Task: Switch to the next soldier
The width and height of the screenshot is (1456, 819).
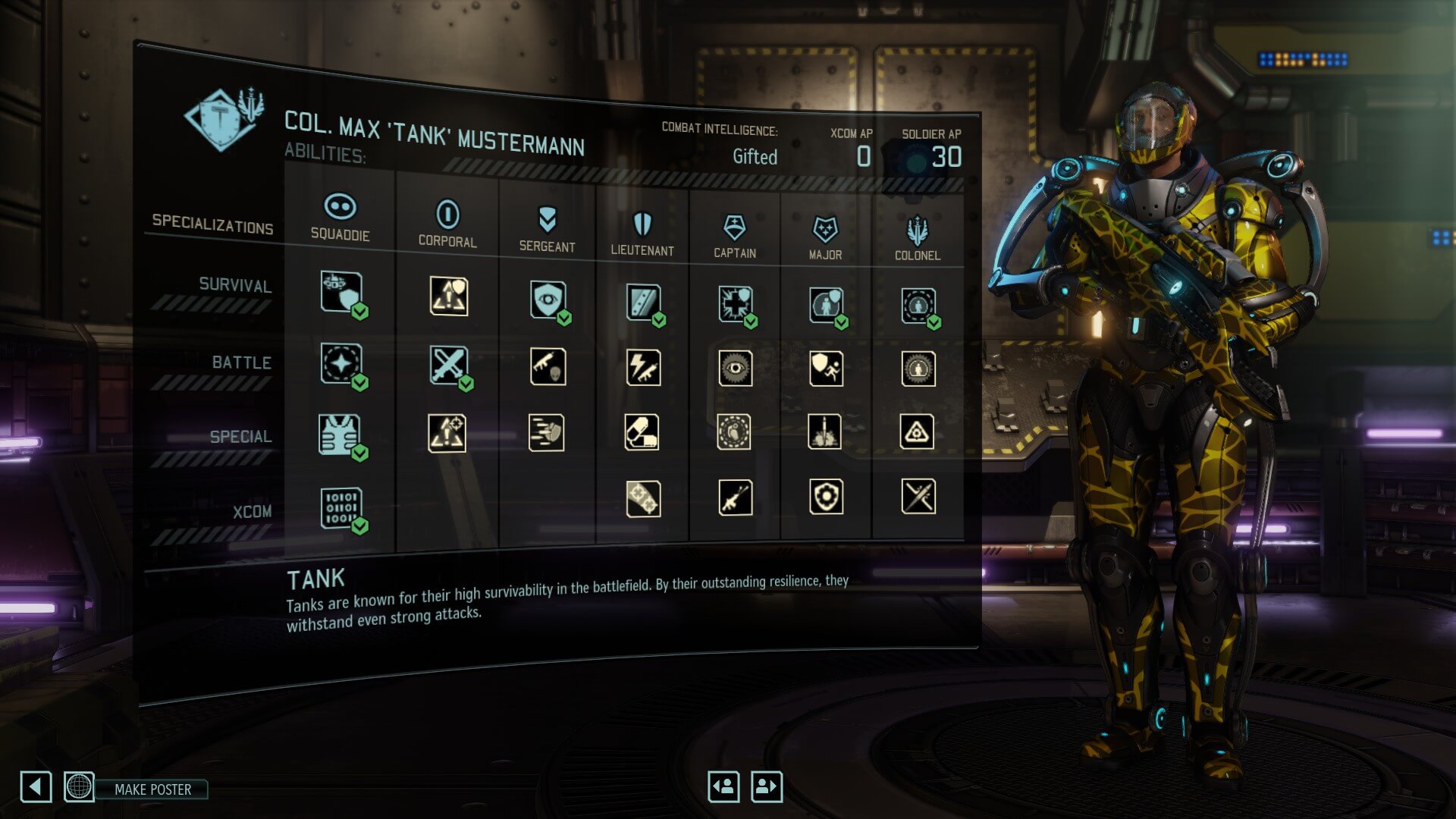Action: (x=766, y=786)
